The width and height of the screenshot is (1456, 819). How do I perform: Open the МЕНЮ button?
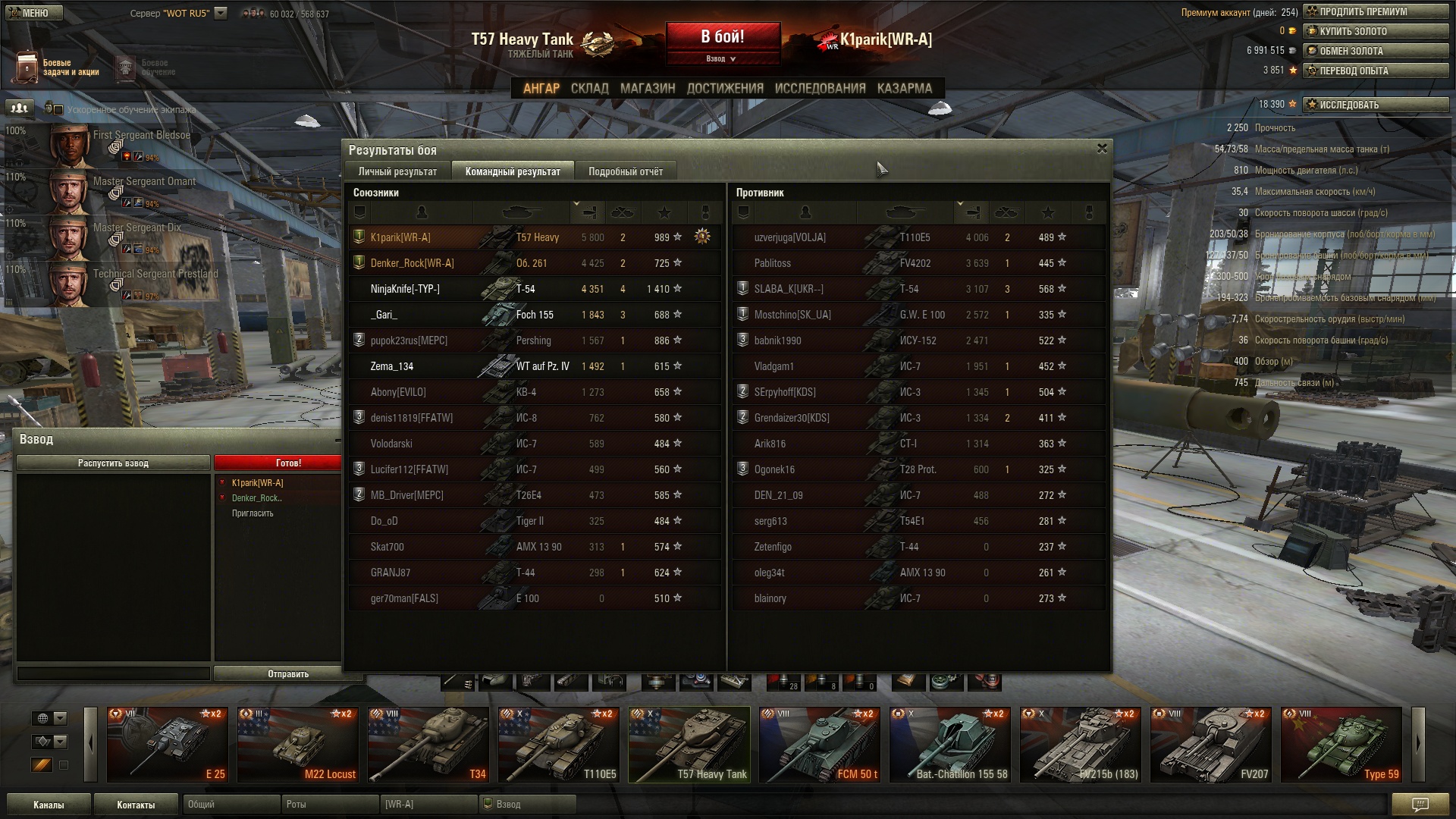35,13
